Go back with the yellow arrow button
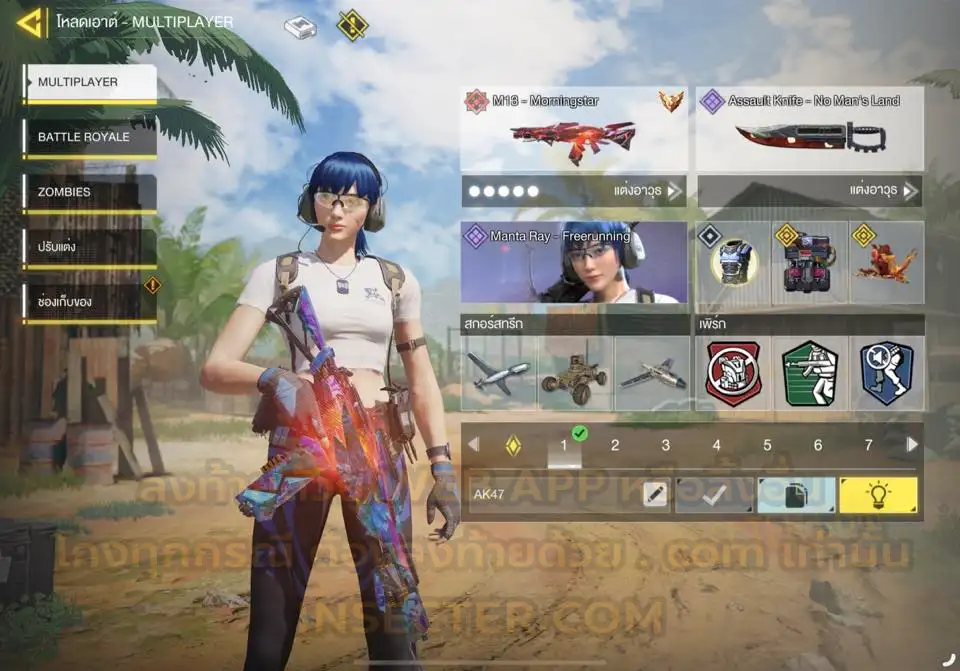Screen dimensions: 960x671 pos(30,22)
